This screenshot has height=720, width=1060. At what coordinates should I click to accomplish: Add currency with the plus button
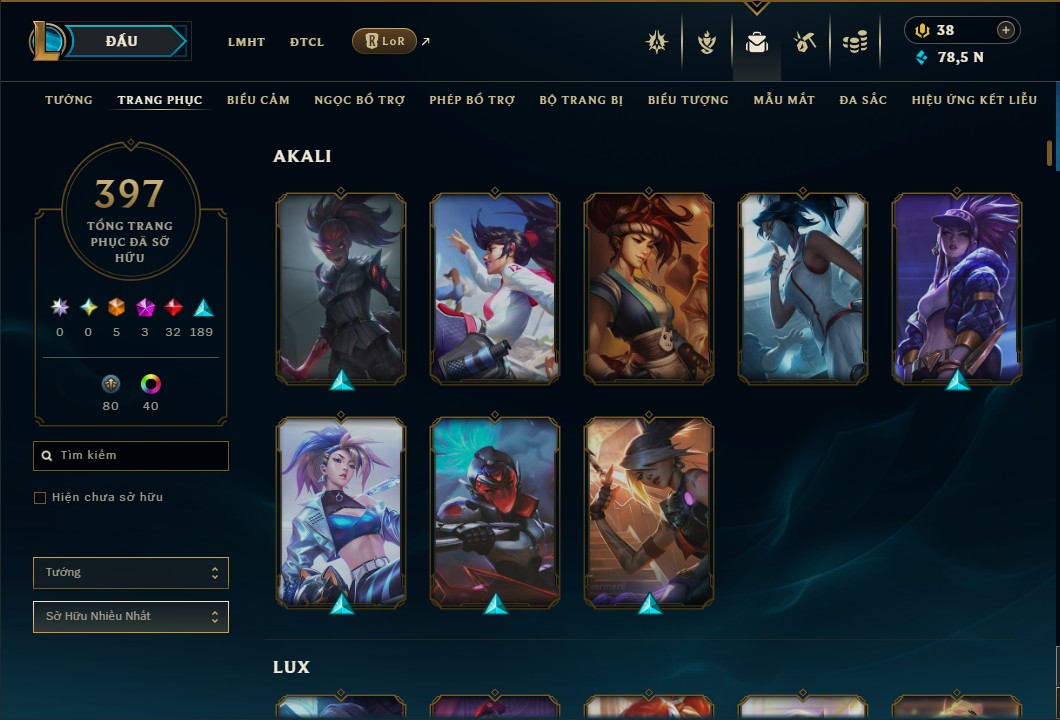point(1006,30)
